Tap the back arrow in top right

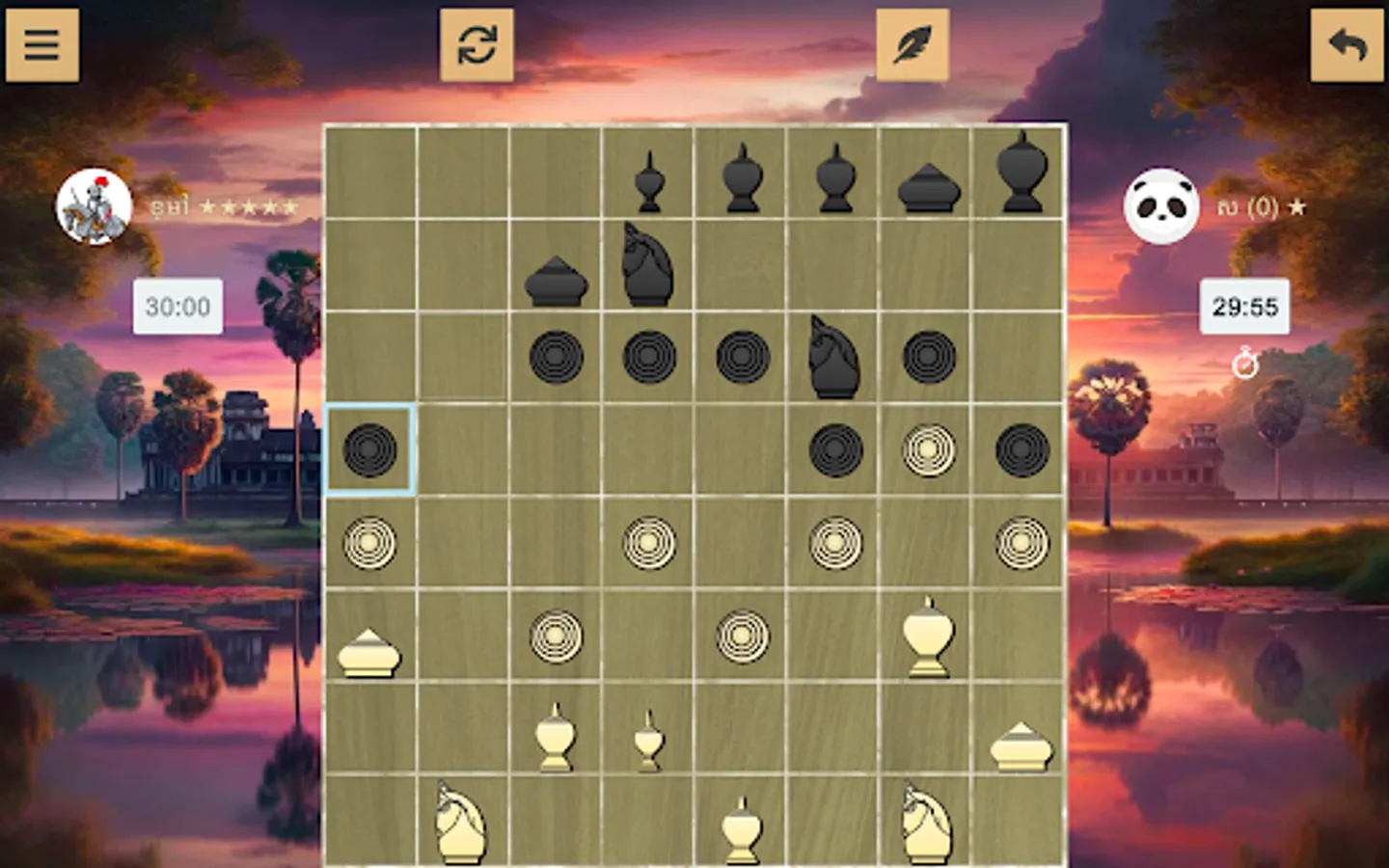tap(1347, 42)
